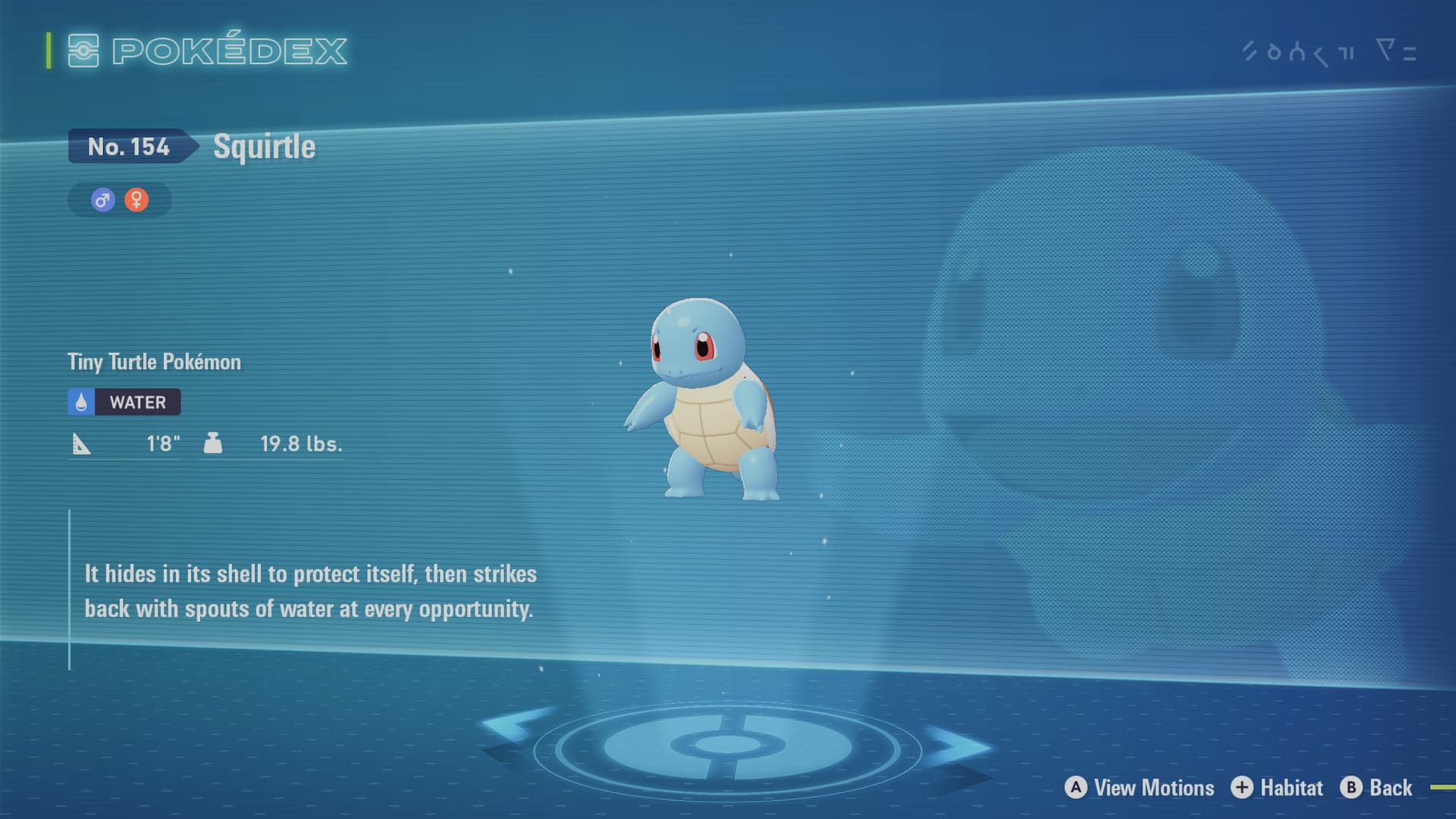Select the female gender icon
This screenshot has height=819, width=1456.
tap(136, 200)
